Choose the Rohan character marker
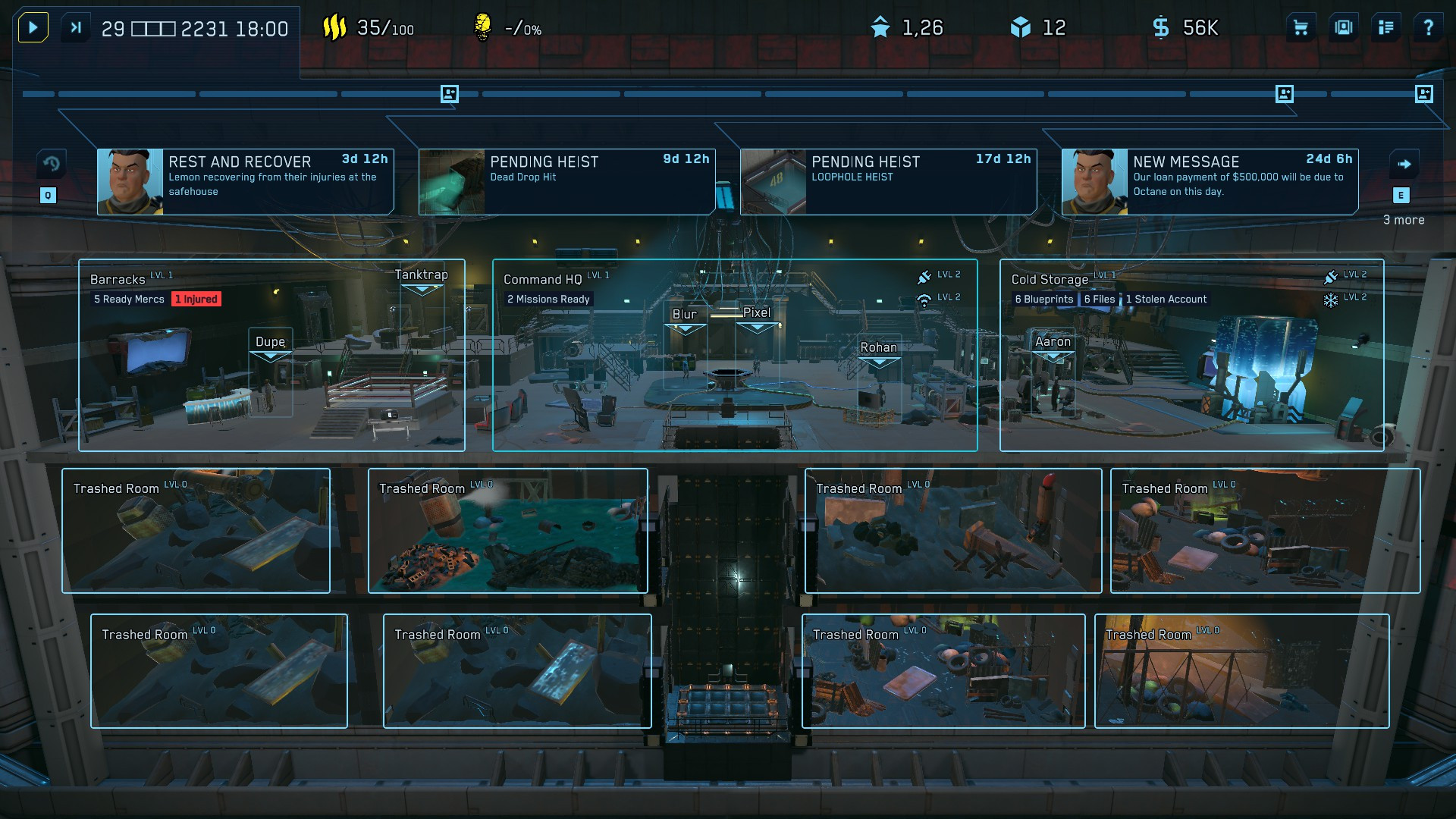 coord(878,348)
